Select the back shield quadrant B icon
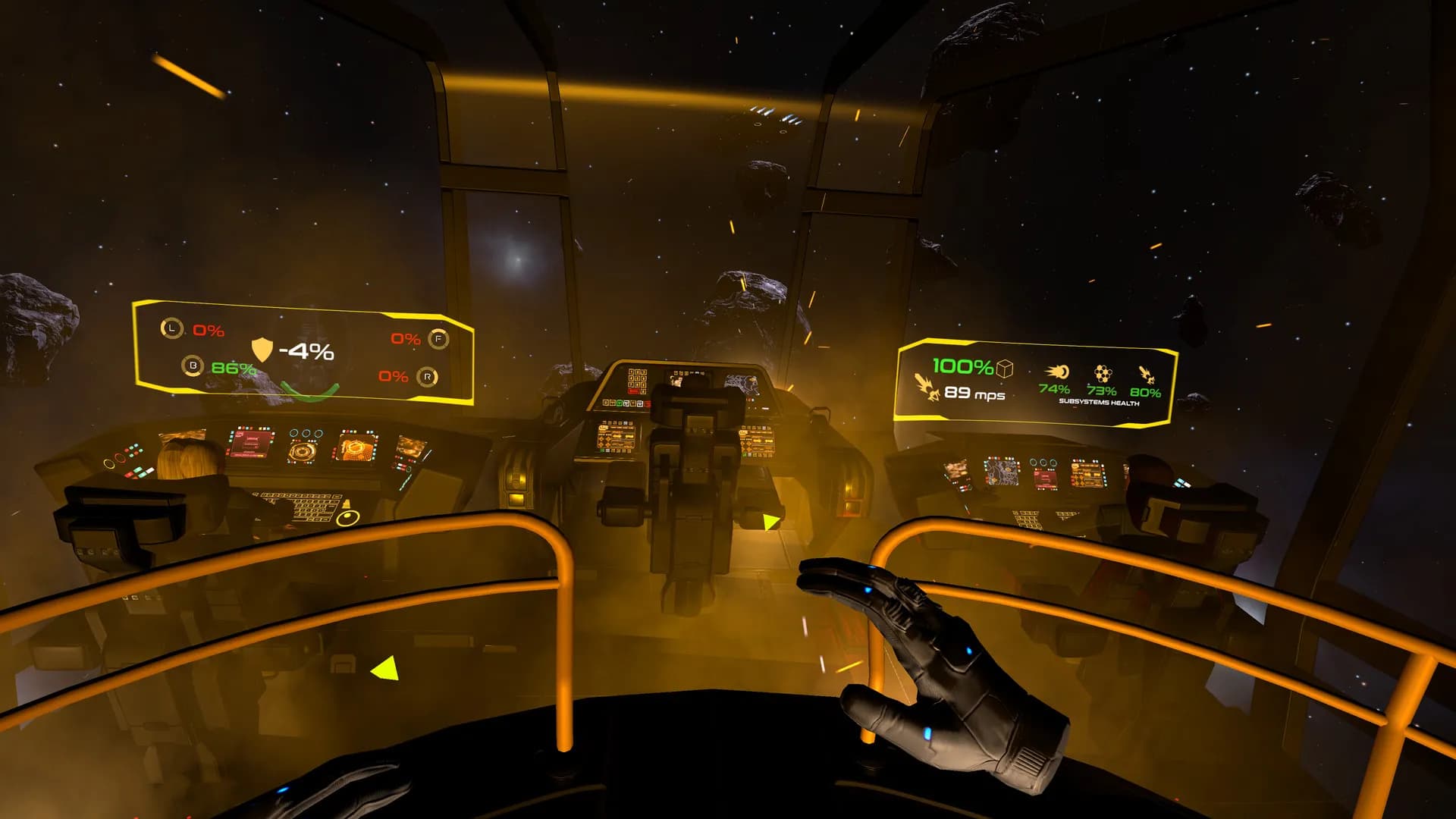The image size is (1456, 819). [x=193, y=366]
